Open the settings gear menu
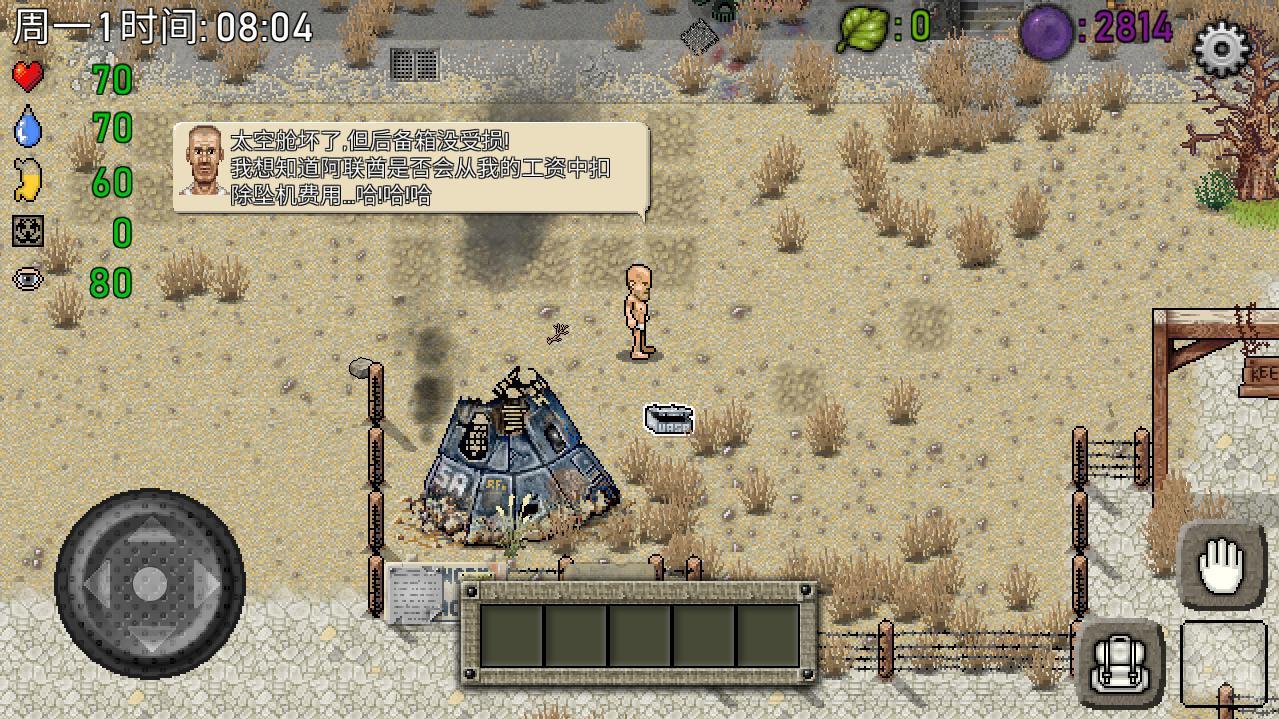 pyautogui.click(x=1222, y=47)
